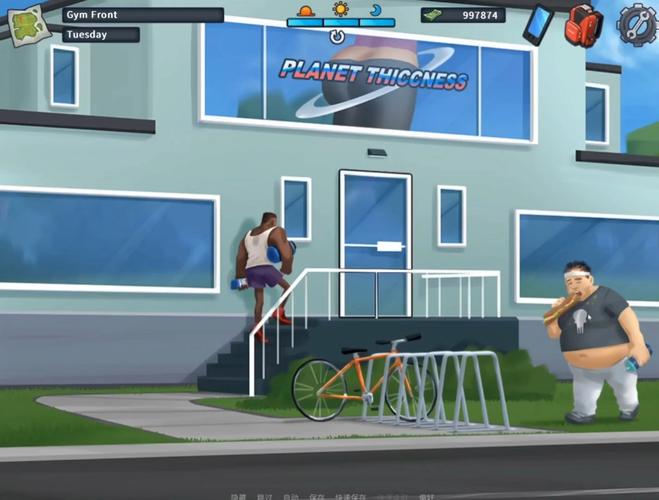Open the gear settings menu
The height and width of the screenshot is (500, 659).
636,24
